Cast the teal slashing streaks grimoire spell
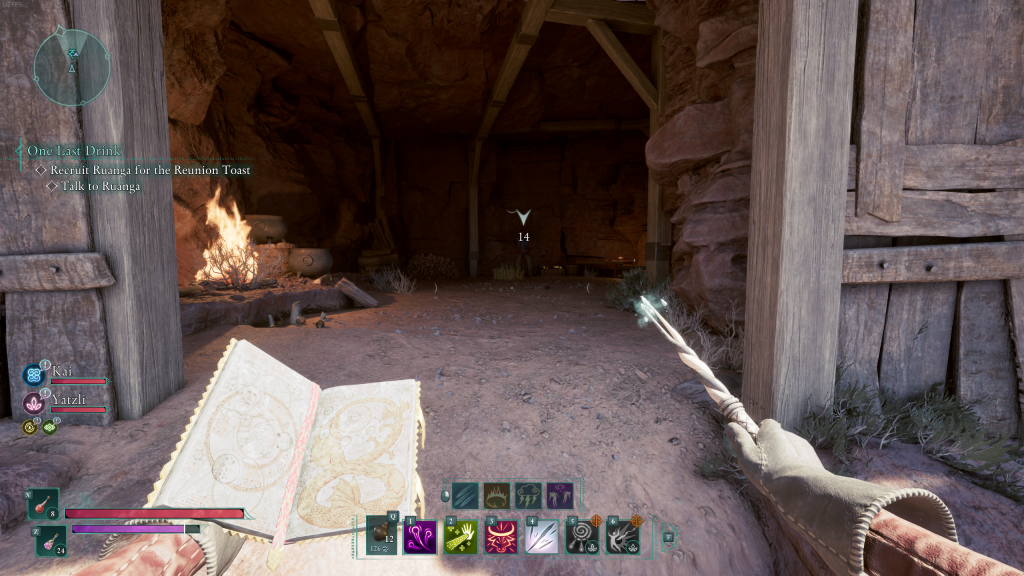The width and height of the screenshot is (1024, 576). coord(465,495)
